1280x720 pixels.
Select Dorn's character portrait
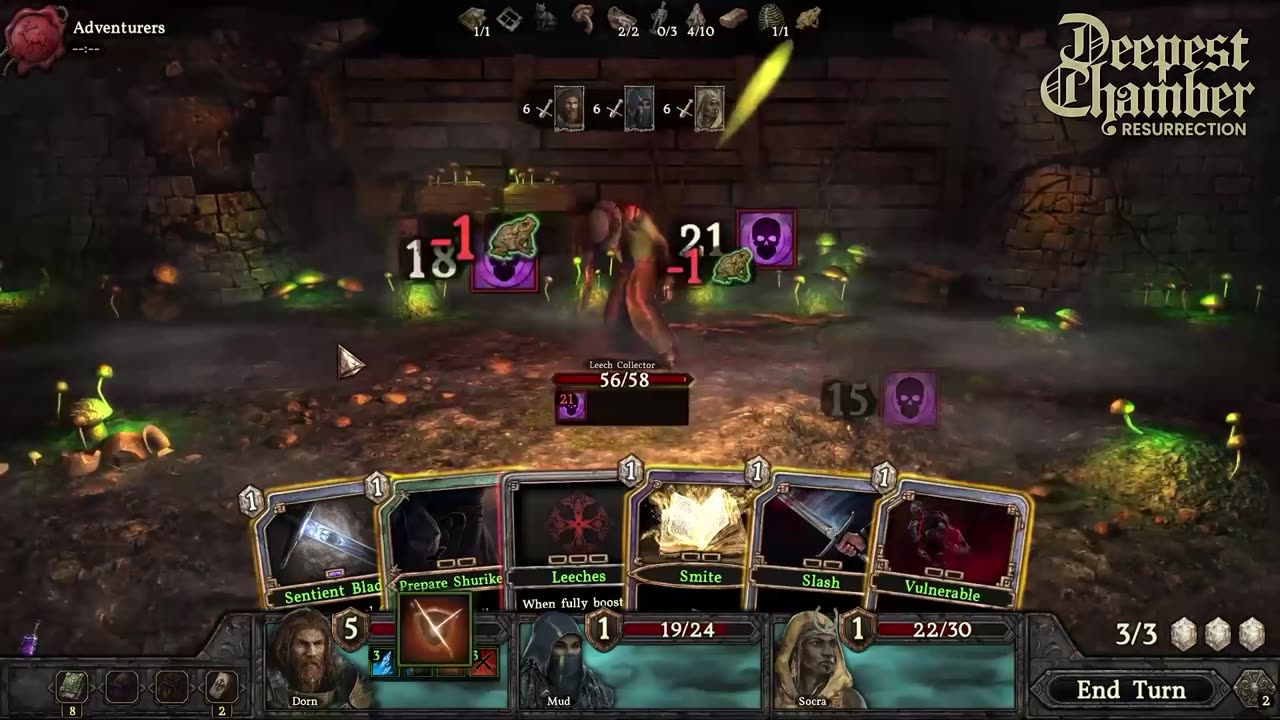(x=303, y=660)
